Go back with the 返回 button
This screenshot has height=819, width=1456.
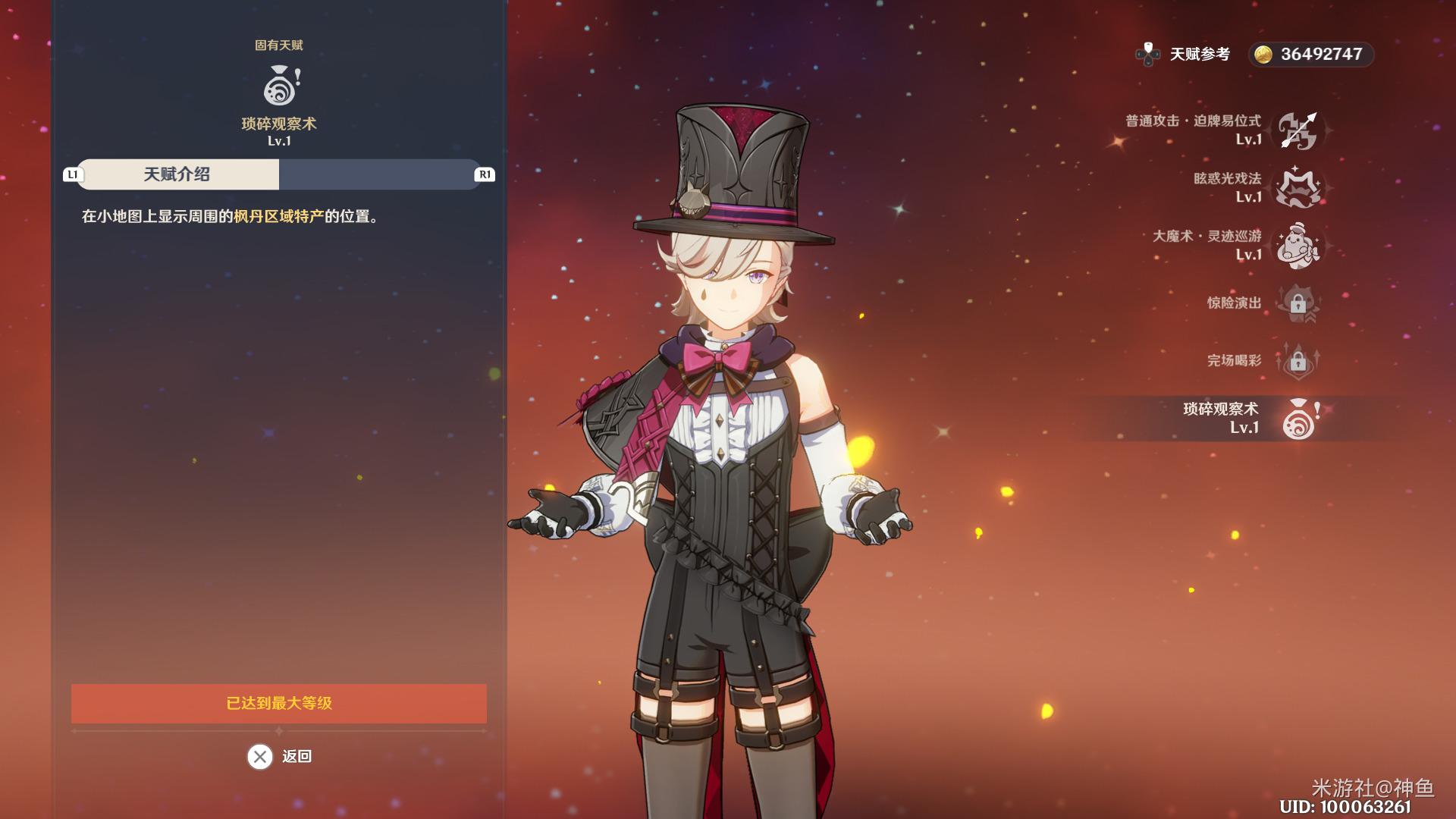[279, 756]
